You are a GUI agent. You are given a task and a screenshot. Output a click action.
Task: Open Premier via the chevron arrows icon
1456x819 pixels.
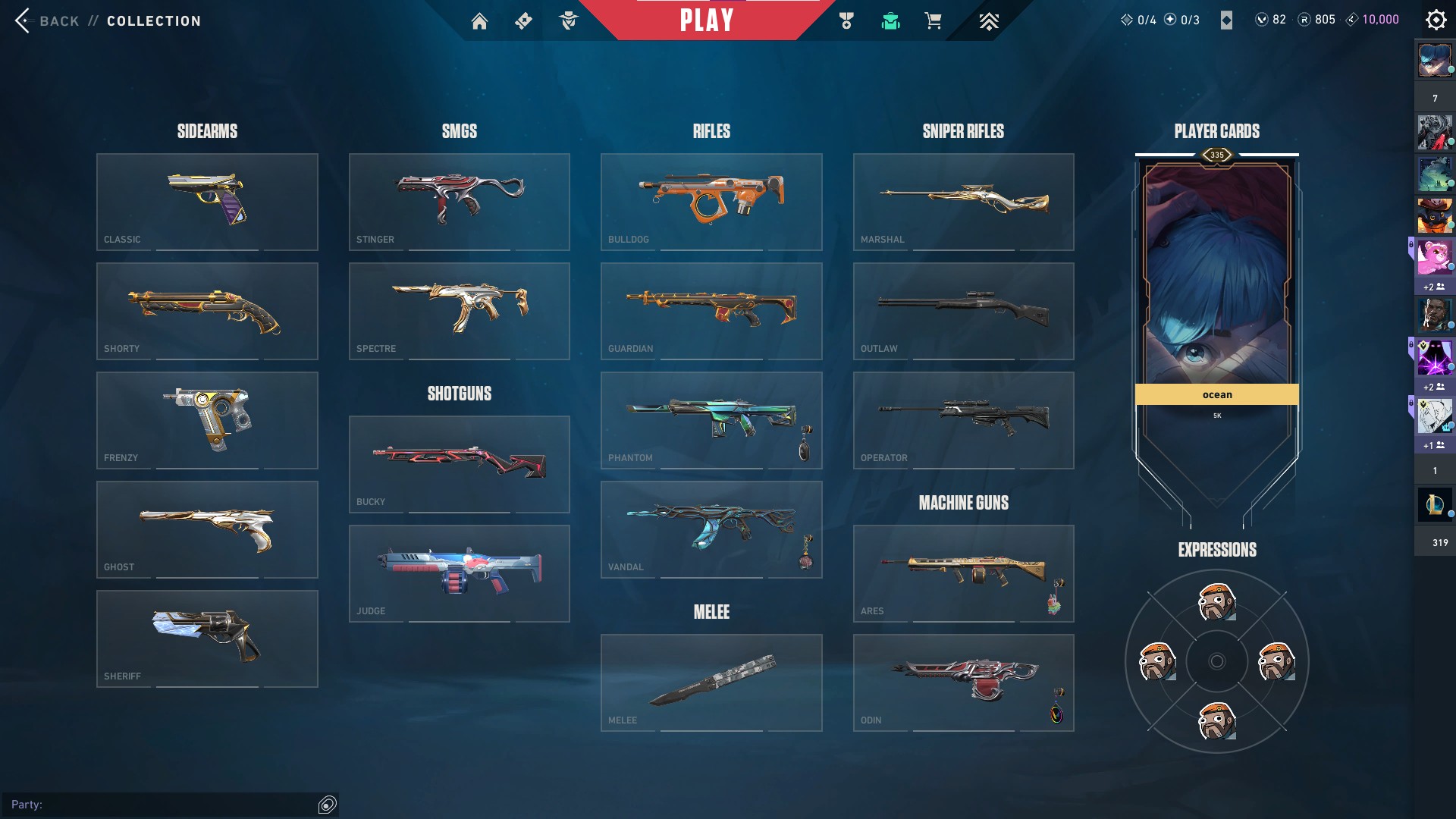coord(988,20)
